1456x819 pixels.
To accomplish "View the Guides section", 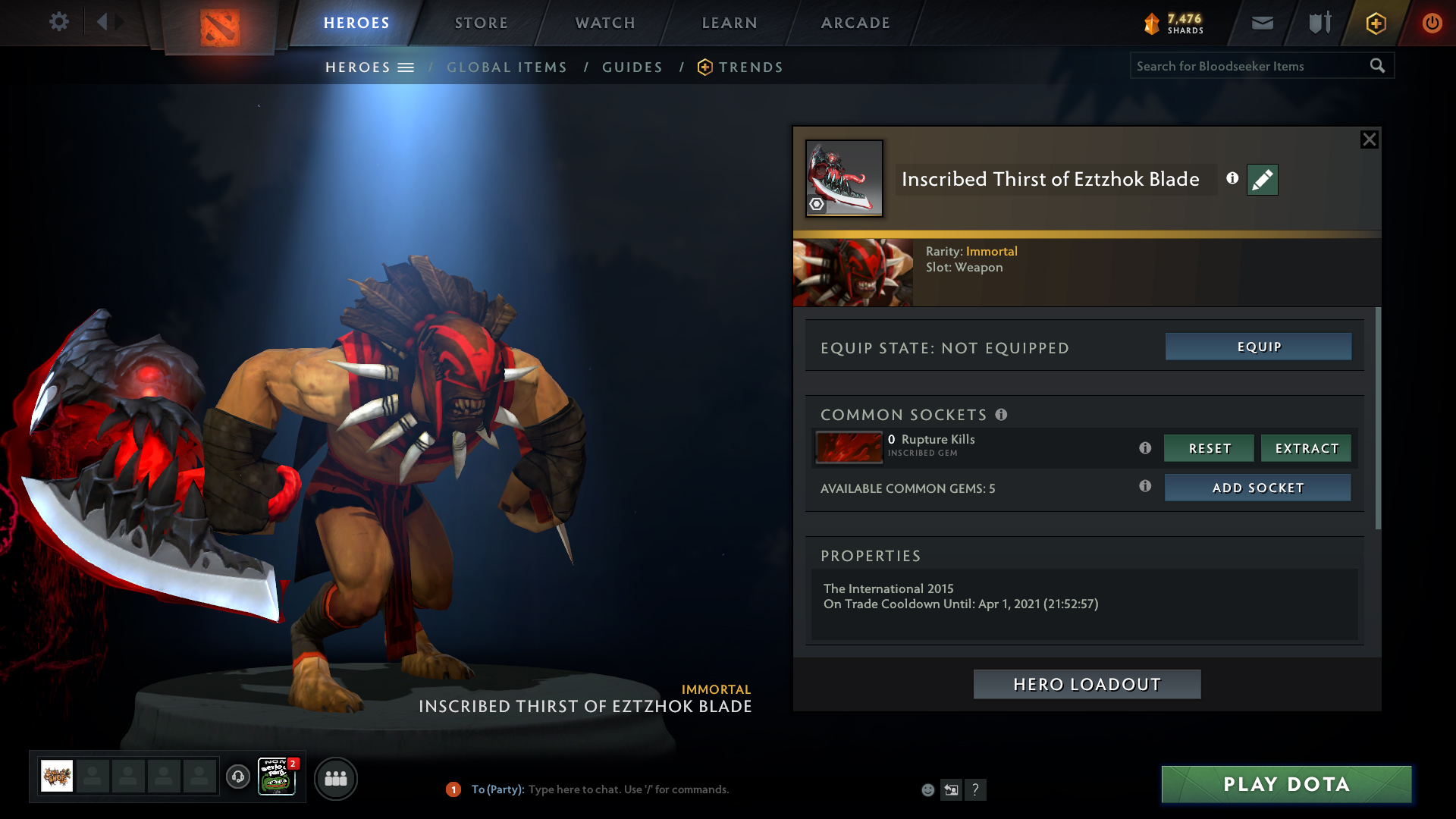I will tap(632, 67).
